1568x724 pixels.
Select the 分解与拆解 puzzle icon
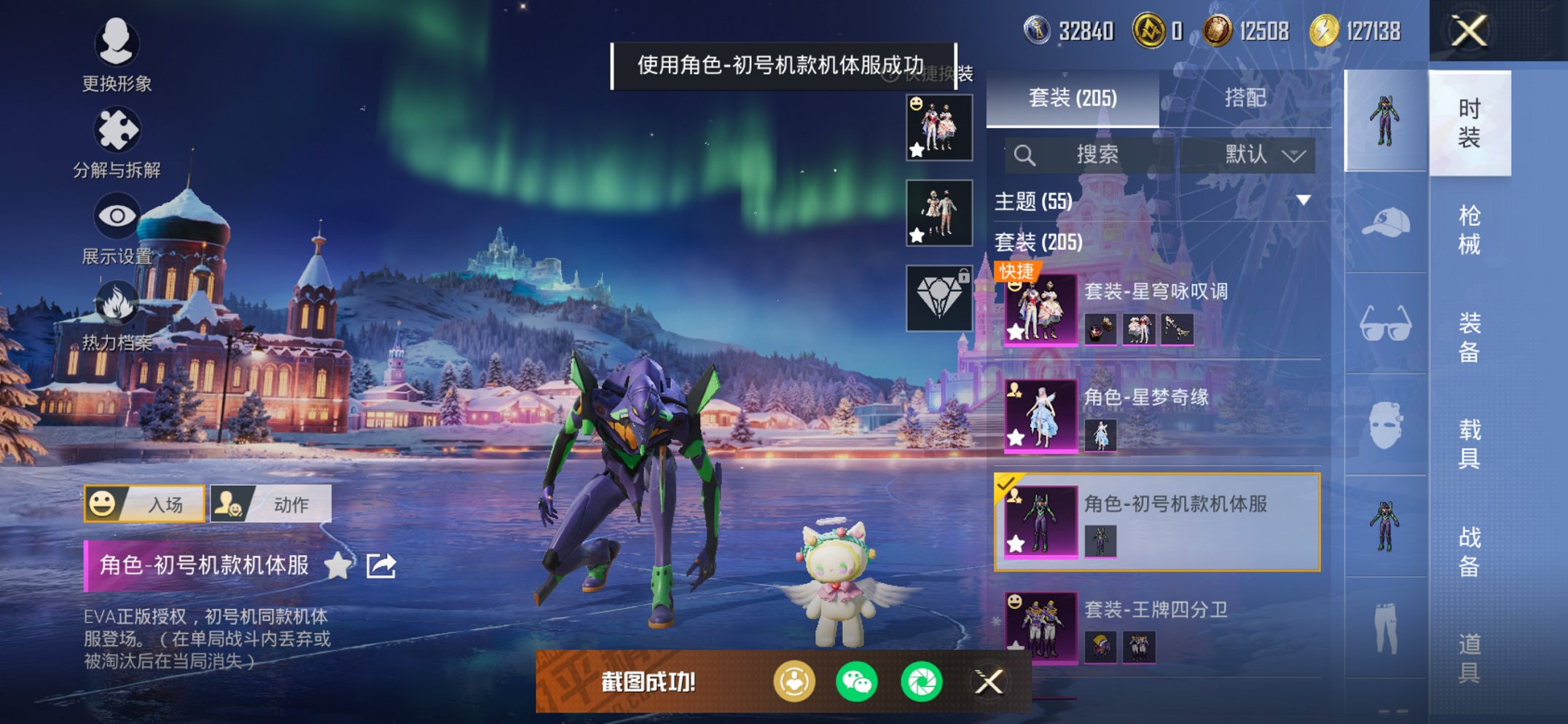pos(117,131)
